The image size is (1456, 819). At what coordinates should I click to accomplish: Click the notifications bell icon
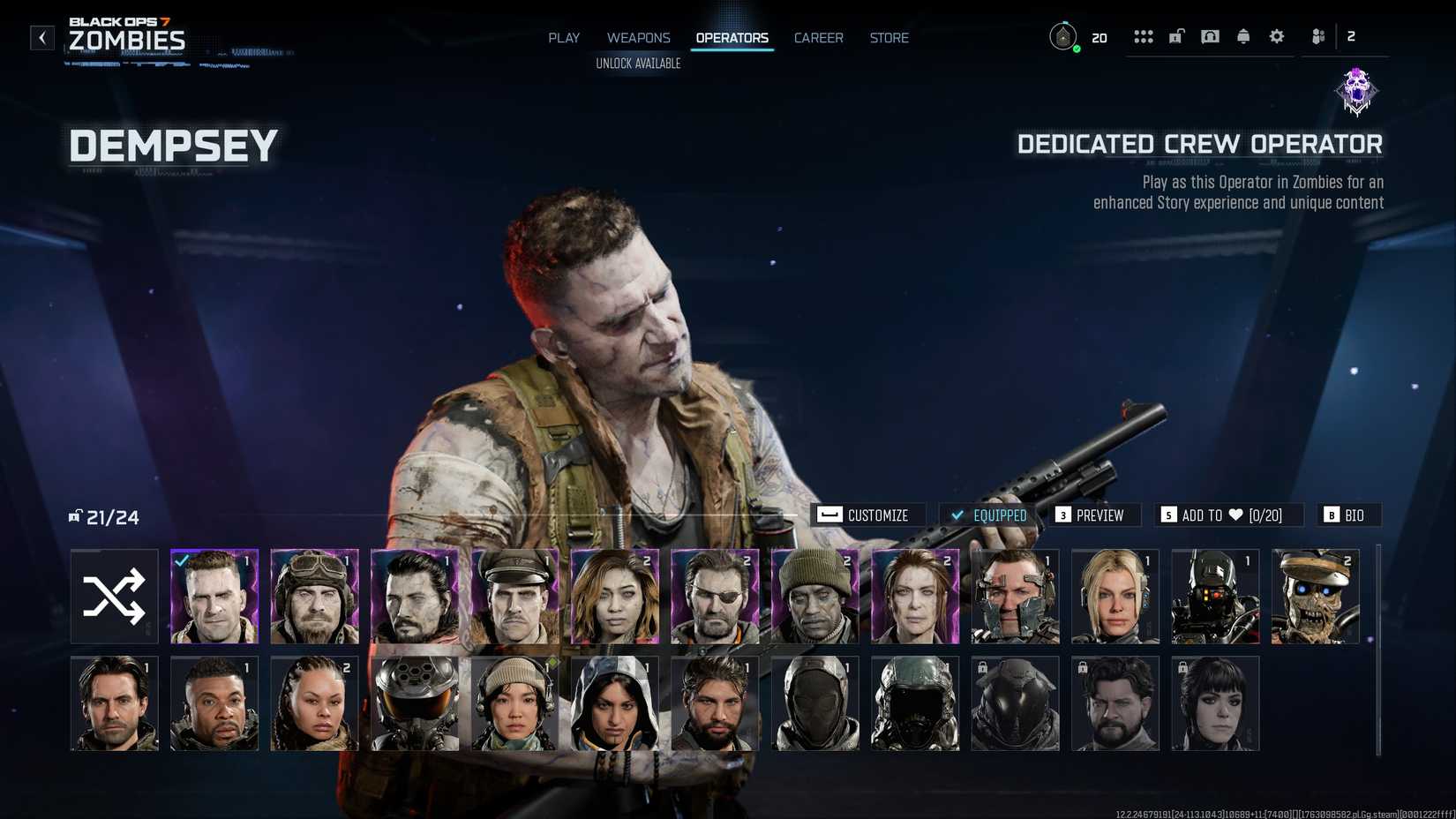pos(1242,36)
